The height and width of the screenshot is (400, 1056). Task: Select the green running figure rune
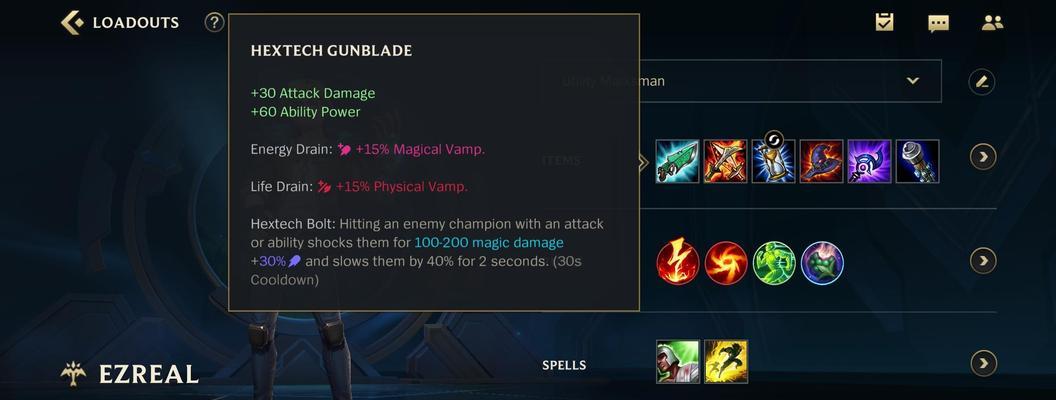pos(774,263)
